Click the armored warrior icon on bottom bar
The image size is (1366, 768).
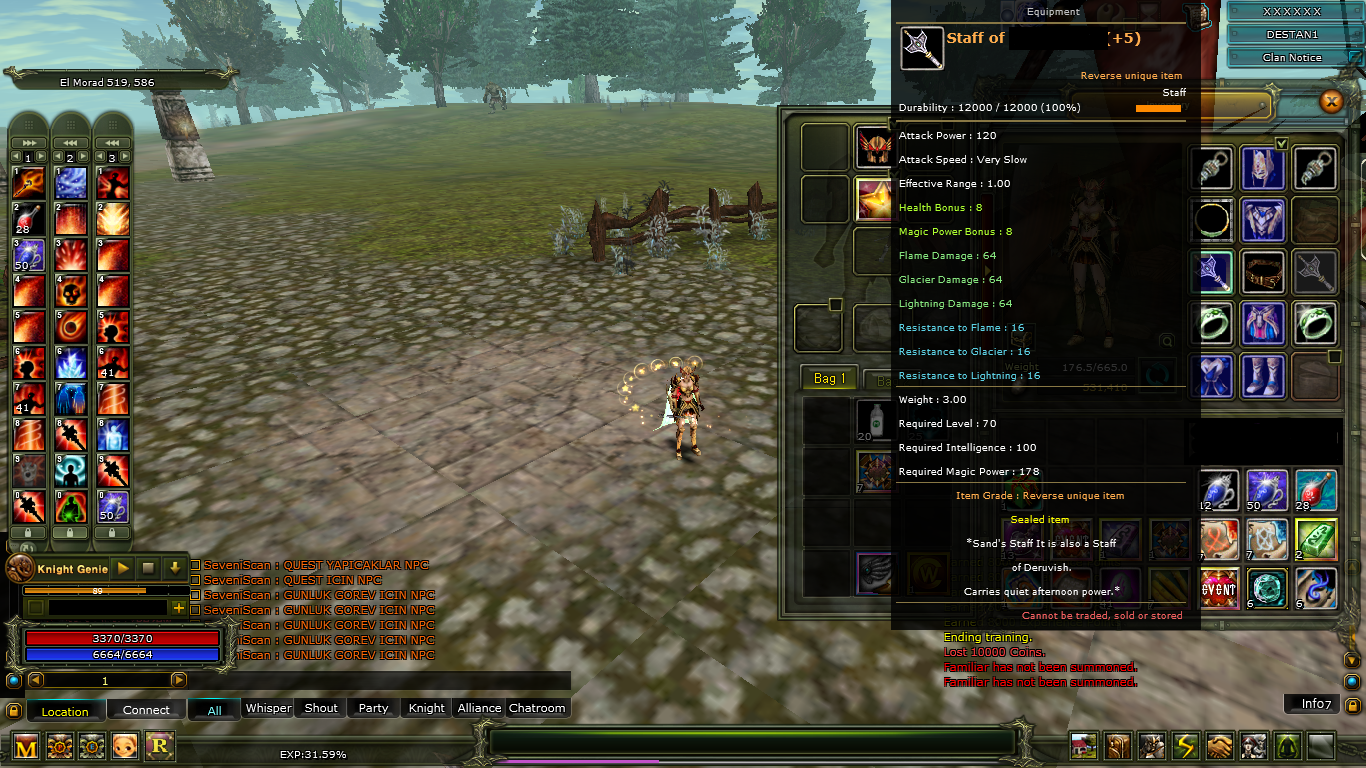1151,746
